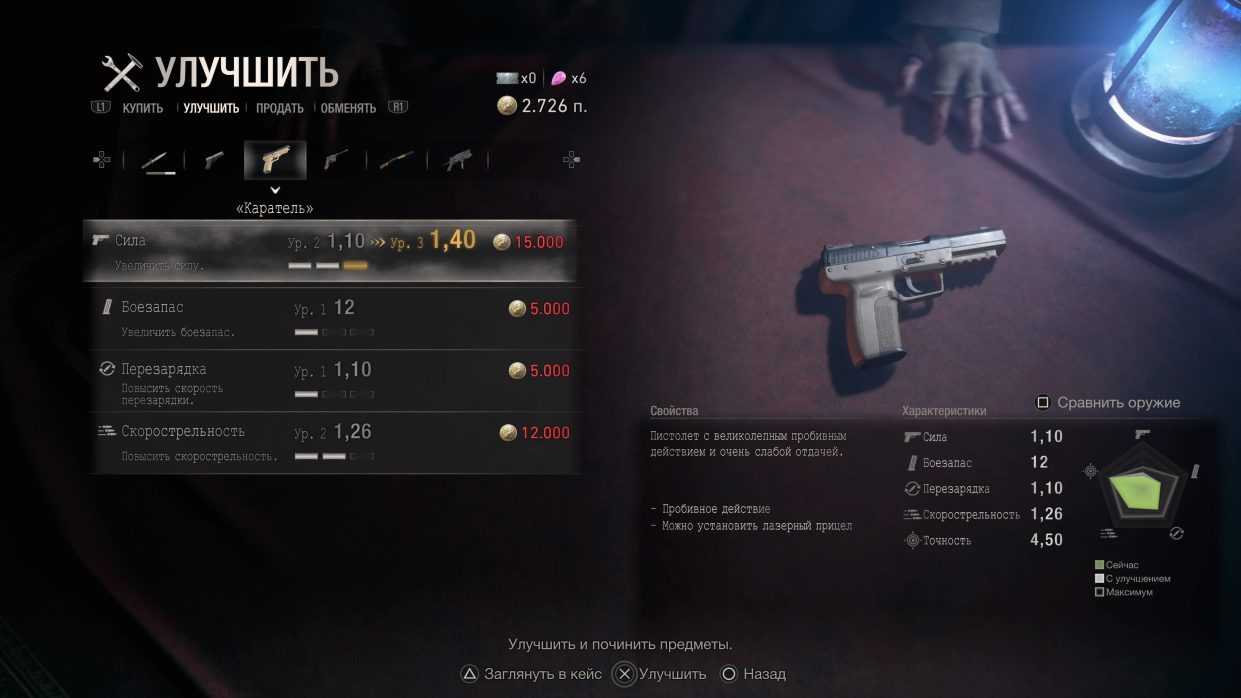
Task: Switch to the Купить tab
Action: 142,108
